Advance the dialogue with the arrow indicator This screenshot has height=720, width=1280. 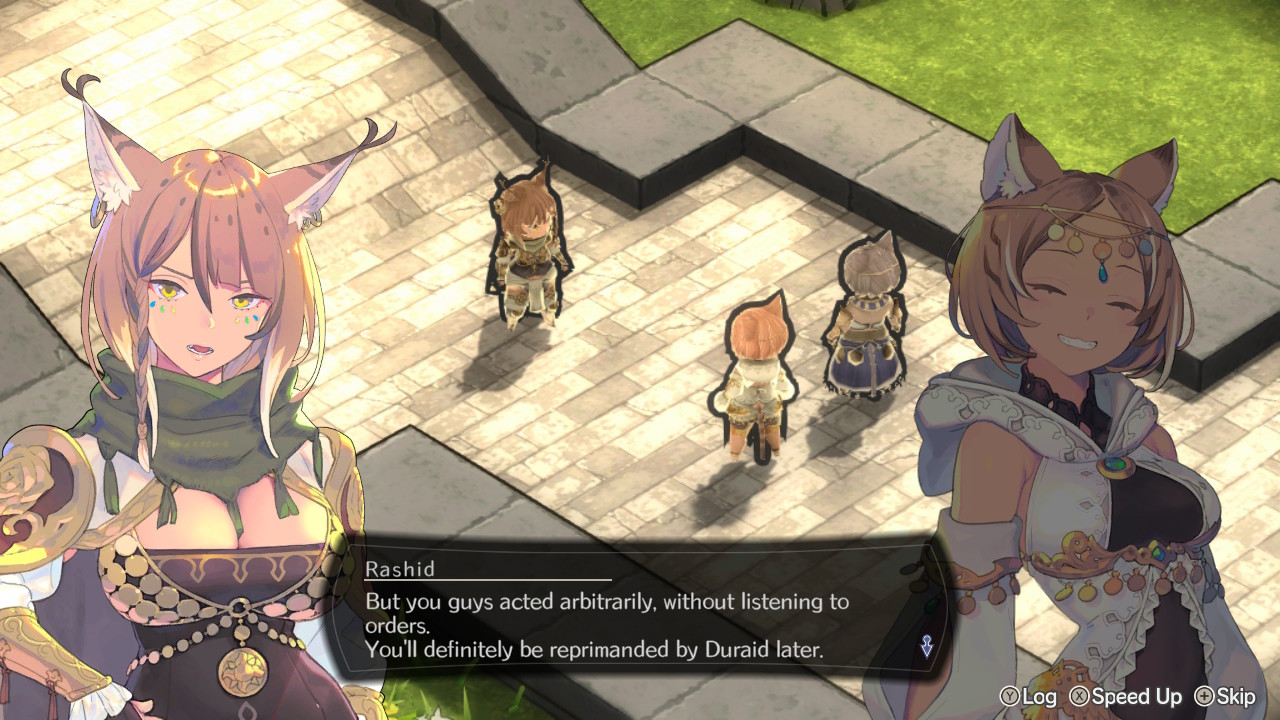tap(927, 647)
